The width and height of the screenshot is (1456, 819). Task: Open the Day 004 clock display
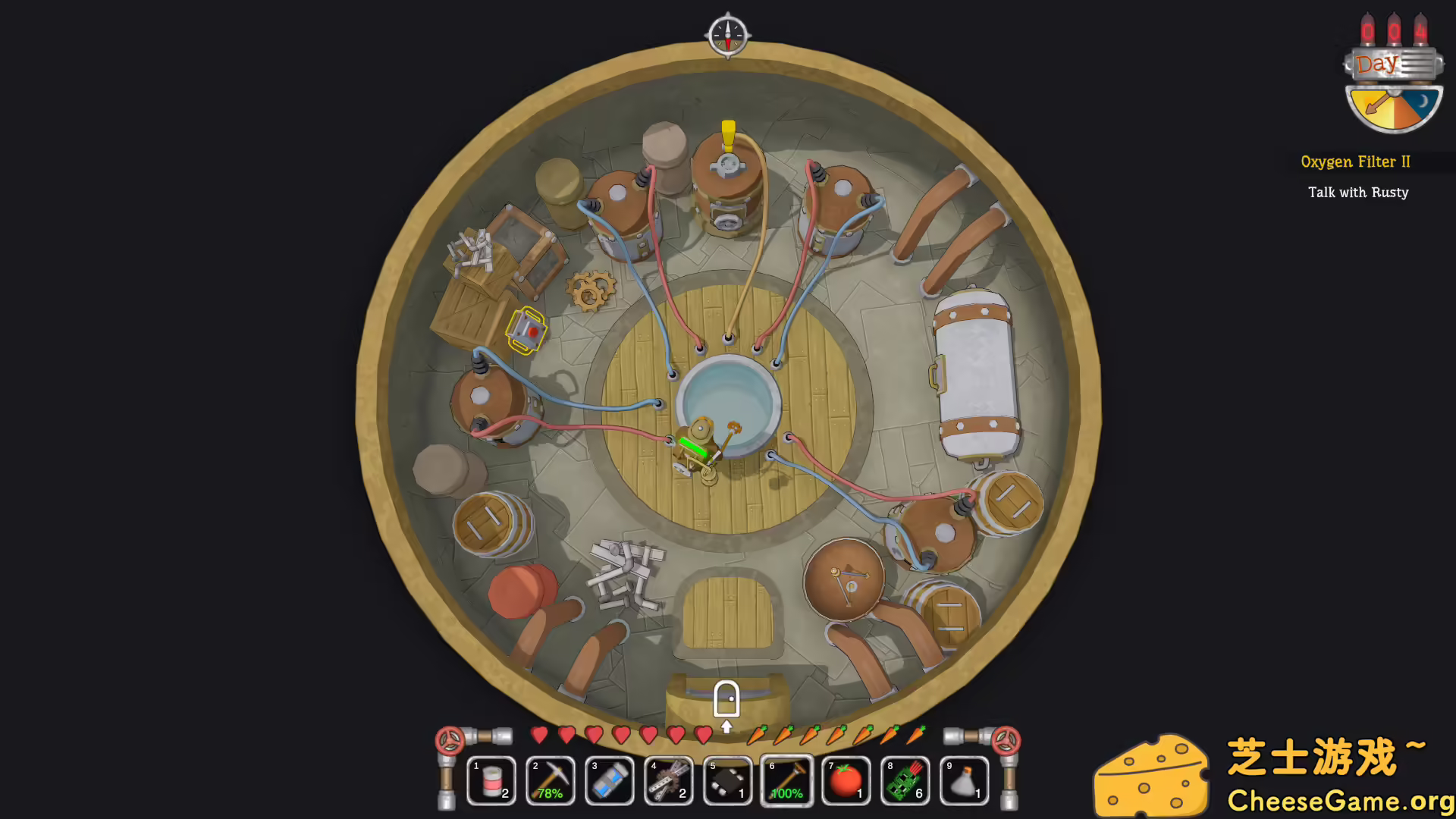pyautogui.click(x=1393, y=64)
